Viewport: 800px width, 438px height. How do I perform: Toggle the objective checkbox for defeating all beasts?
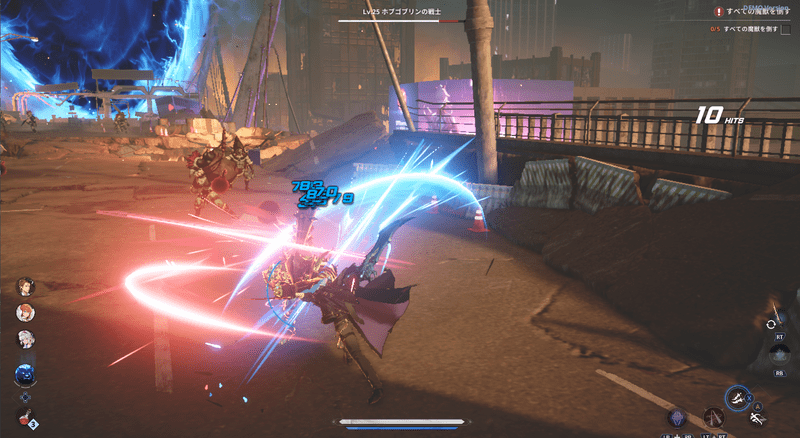[785, 29]
